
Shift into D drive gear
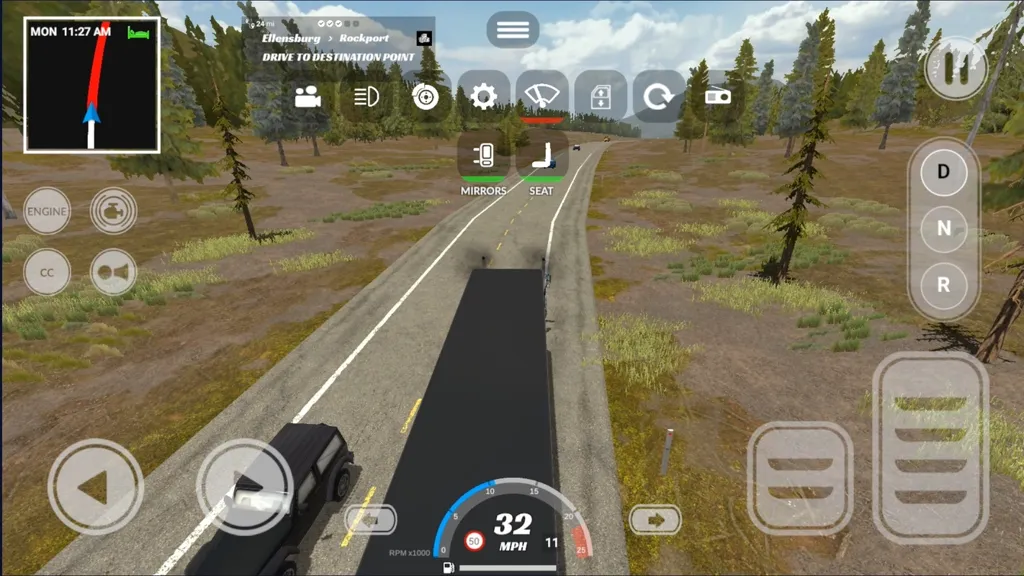943,171
